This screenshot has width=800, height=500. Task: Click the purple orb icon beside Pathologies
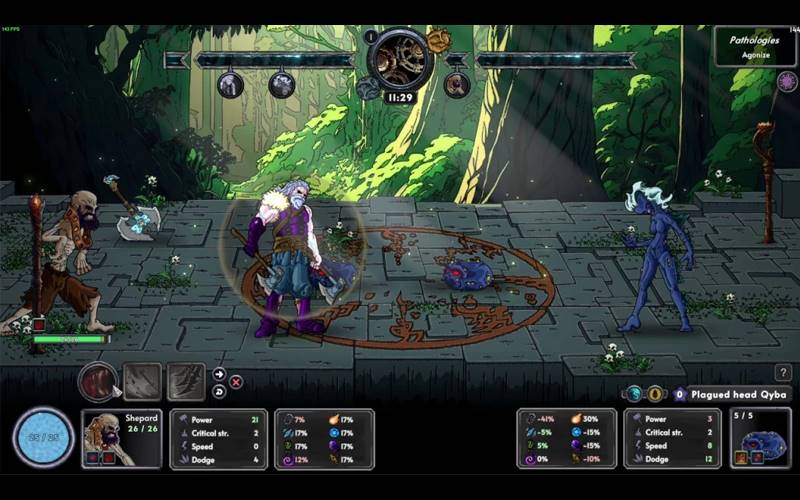pyautogui.click(x=786, y=82)
